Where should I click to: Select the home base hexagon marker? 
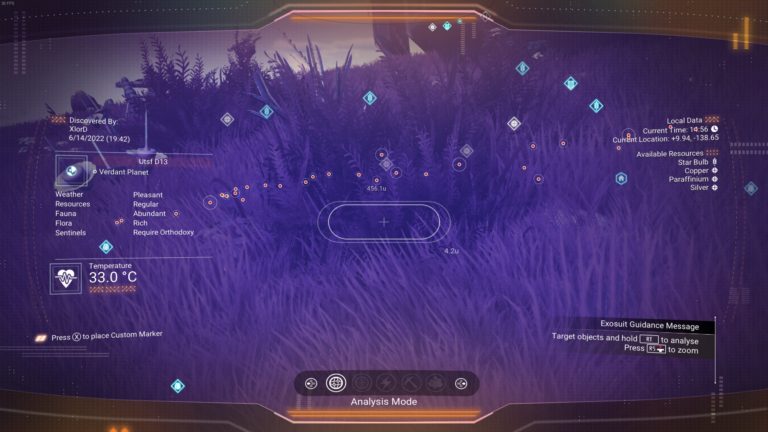[x=621, y=179]
